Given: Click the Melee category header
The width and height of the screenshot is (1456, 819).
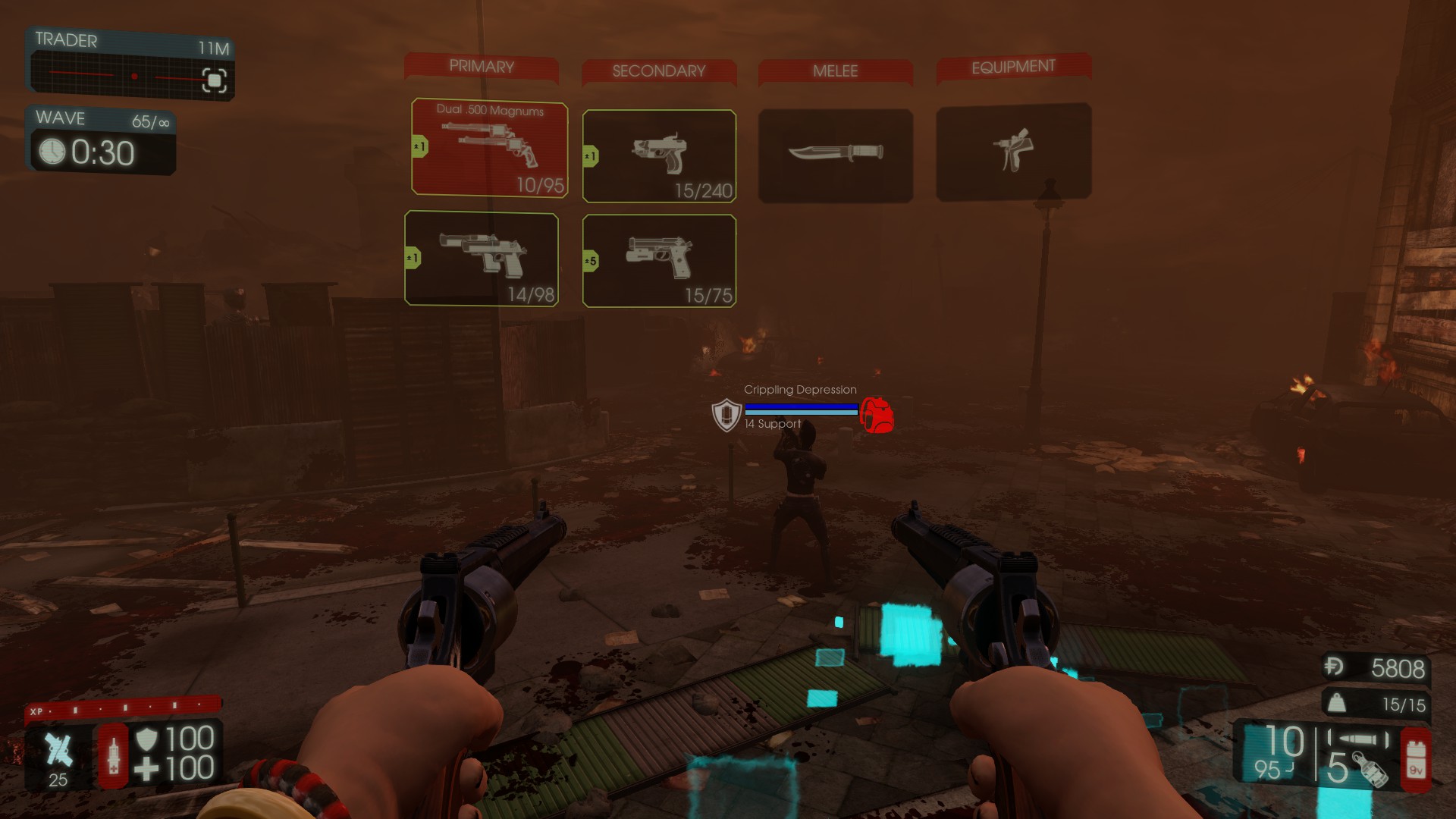Looking at the screenshot, I should 835,71.
